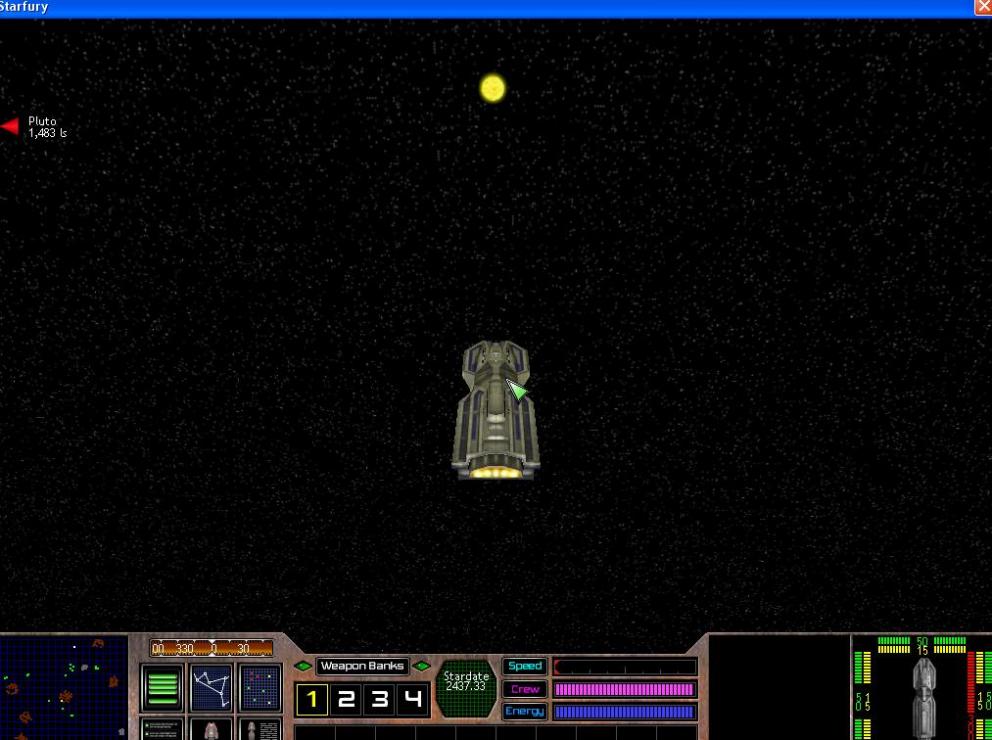Screen dimensions: 992x740
Task: Close the Starfury window
Action: point(982,7)
